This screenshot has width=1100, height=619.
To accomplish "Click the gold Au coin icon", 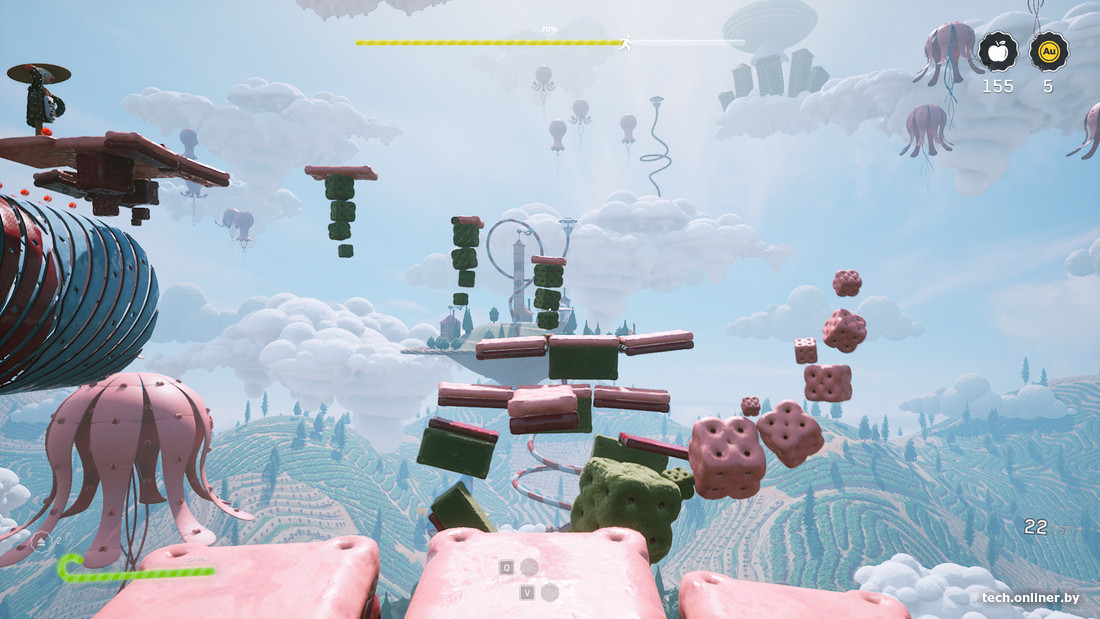I will [1048, 50].
